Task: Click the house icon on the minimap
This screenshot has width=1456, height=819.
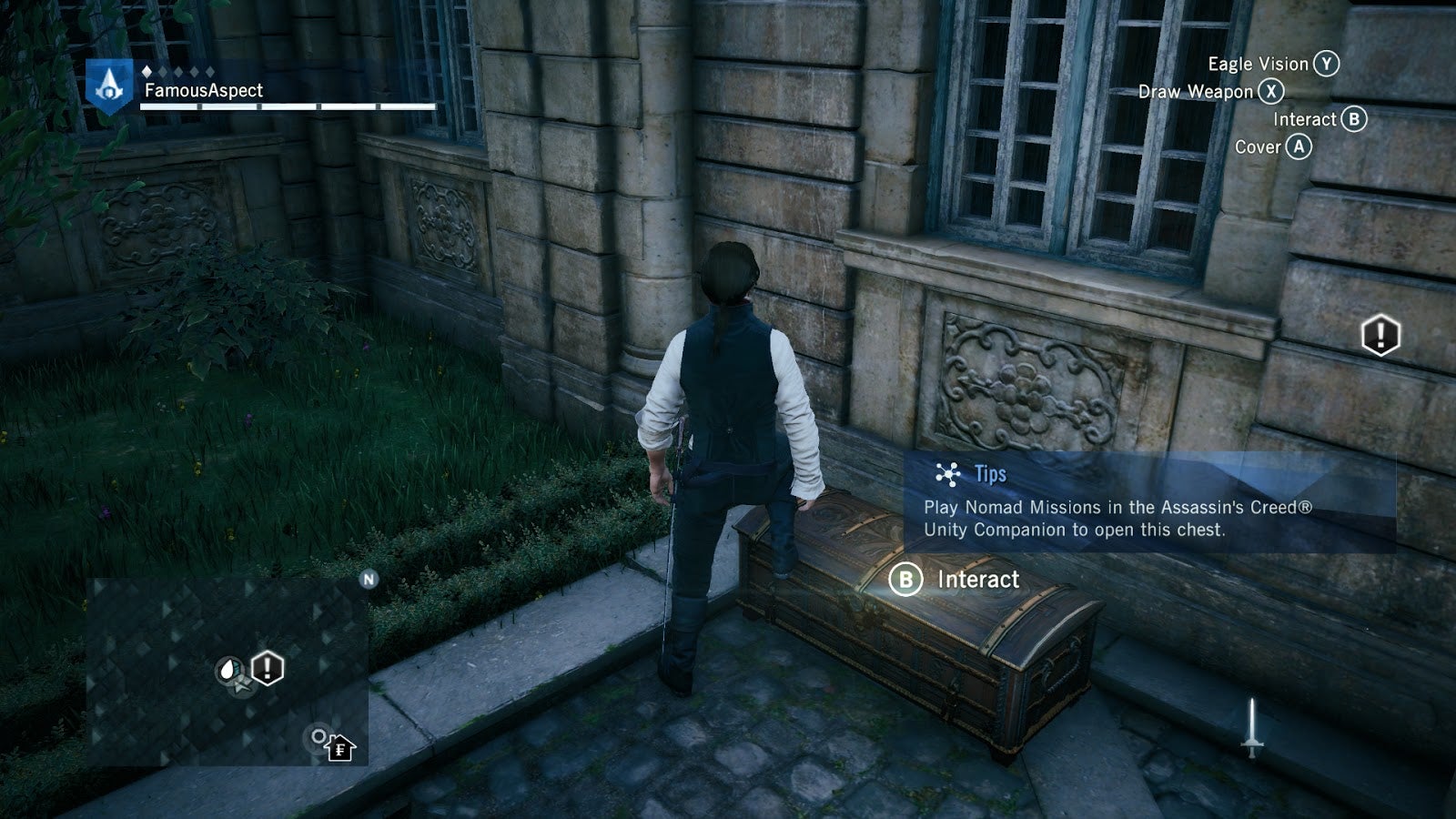Action: tap(339, 748)
